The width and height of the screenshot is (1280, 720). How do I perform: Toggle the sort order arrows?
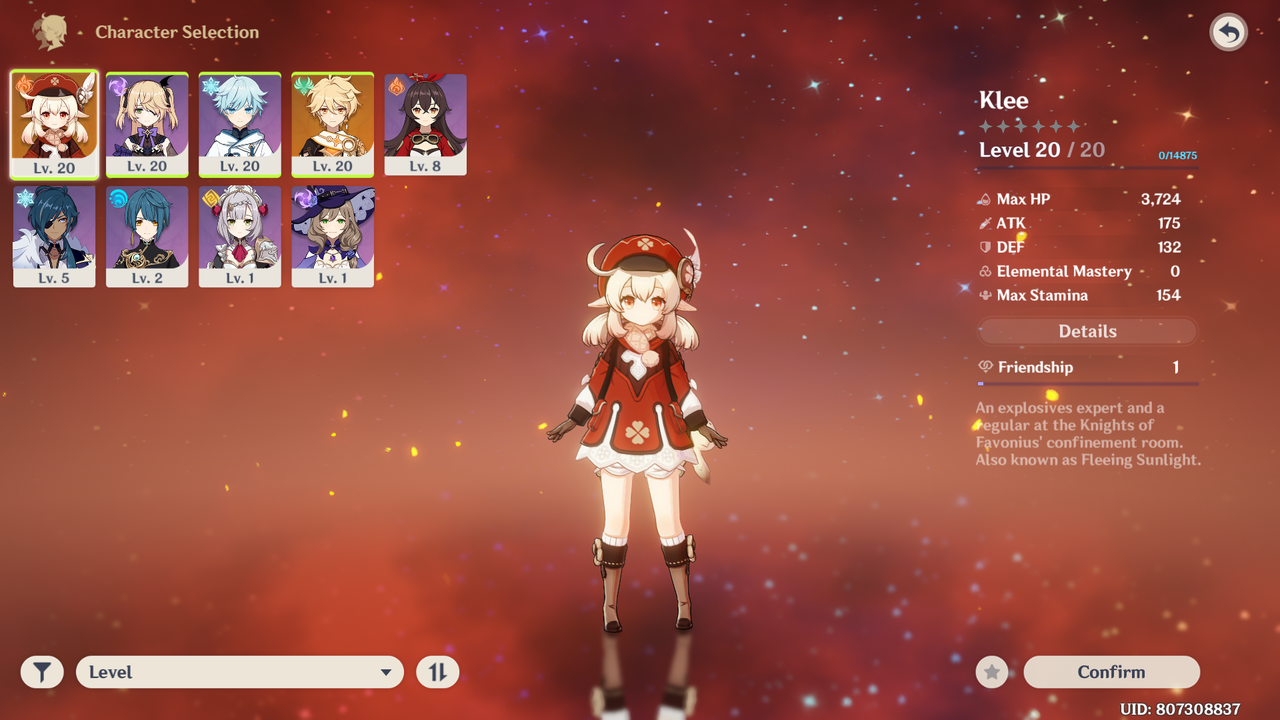[x=437, y=672]
